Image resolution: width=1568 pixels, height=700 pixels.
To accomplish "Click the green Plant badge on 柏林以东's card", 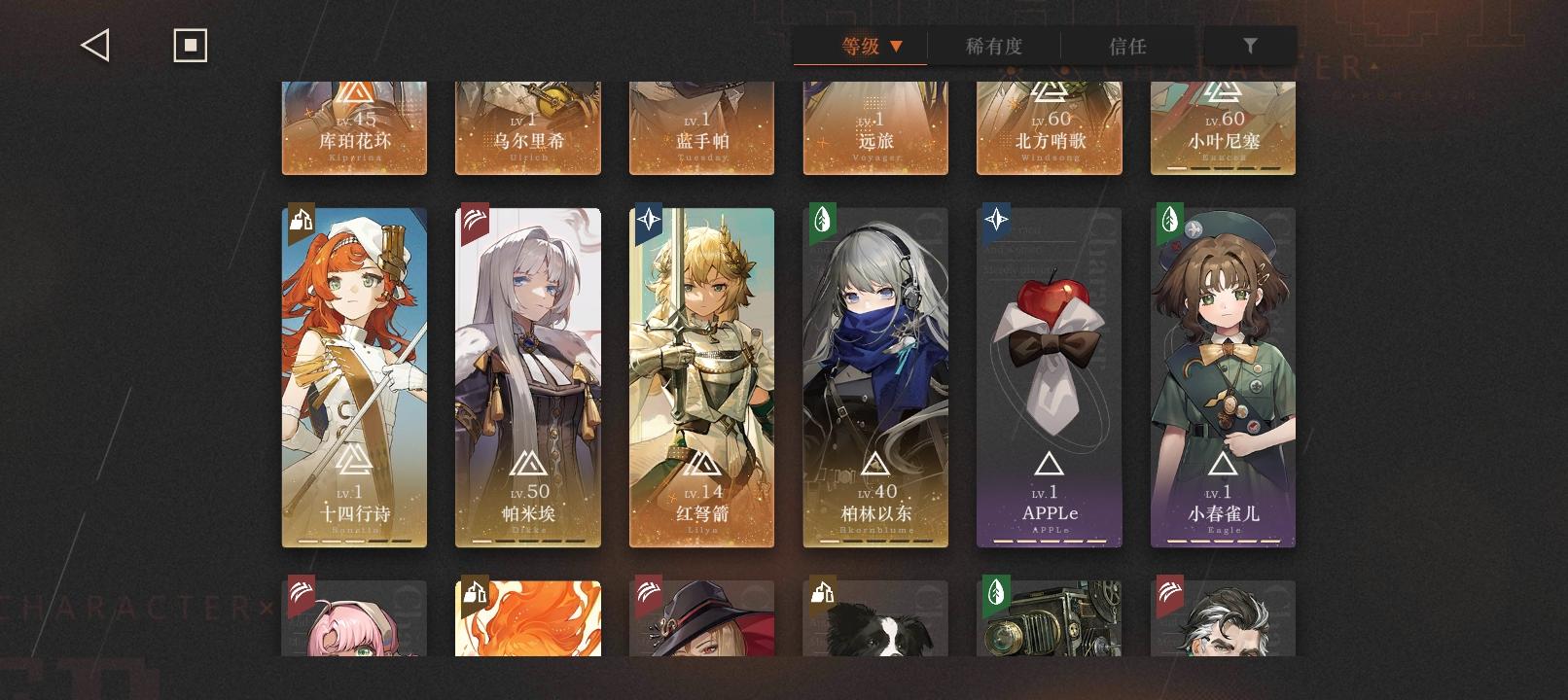I will pos(821,222).
